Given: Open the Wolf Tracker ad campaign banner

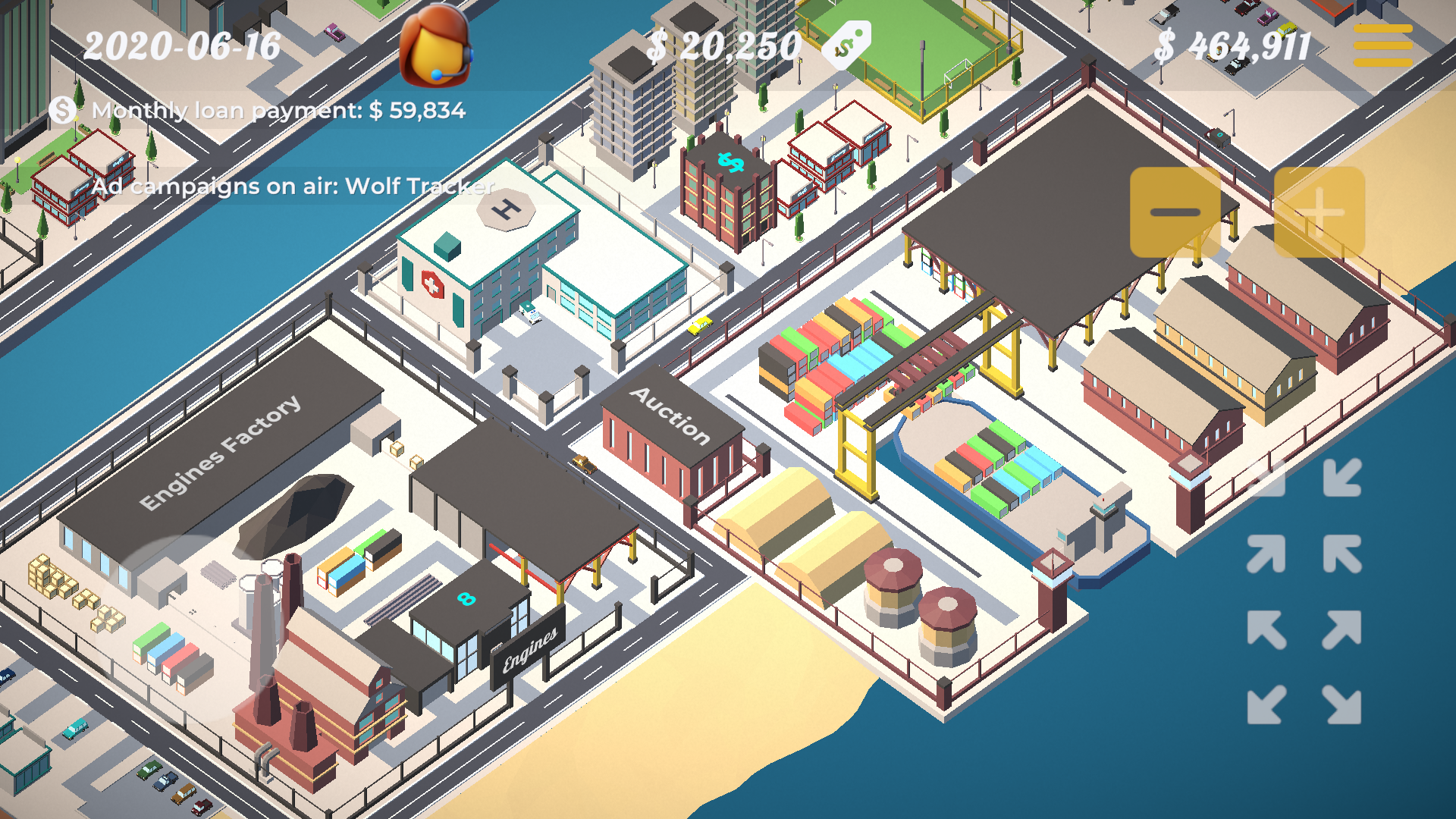Looking at the screenshot, I should (292, 186).
